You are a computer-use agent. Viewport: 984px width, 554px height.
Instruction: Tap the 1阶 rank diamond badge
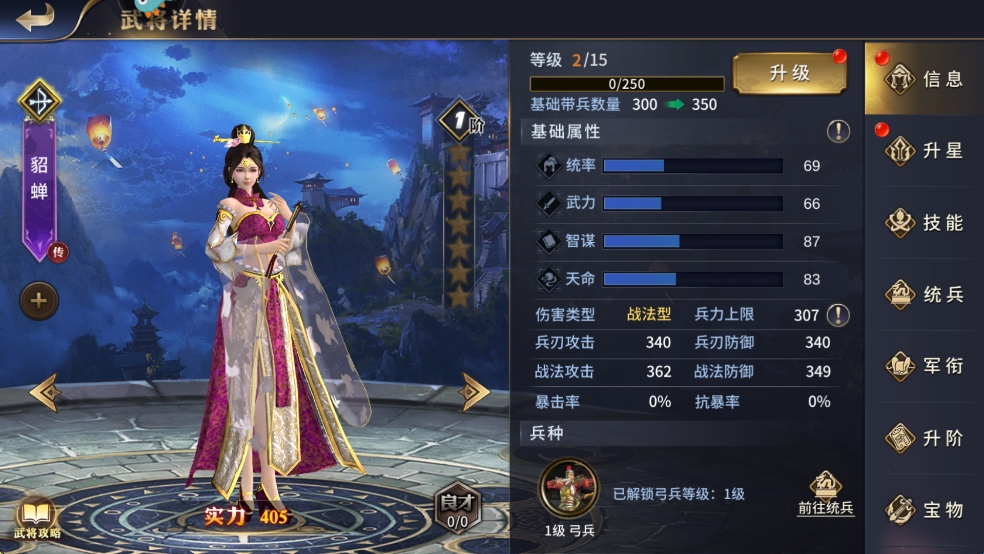[460, 120]
